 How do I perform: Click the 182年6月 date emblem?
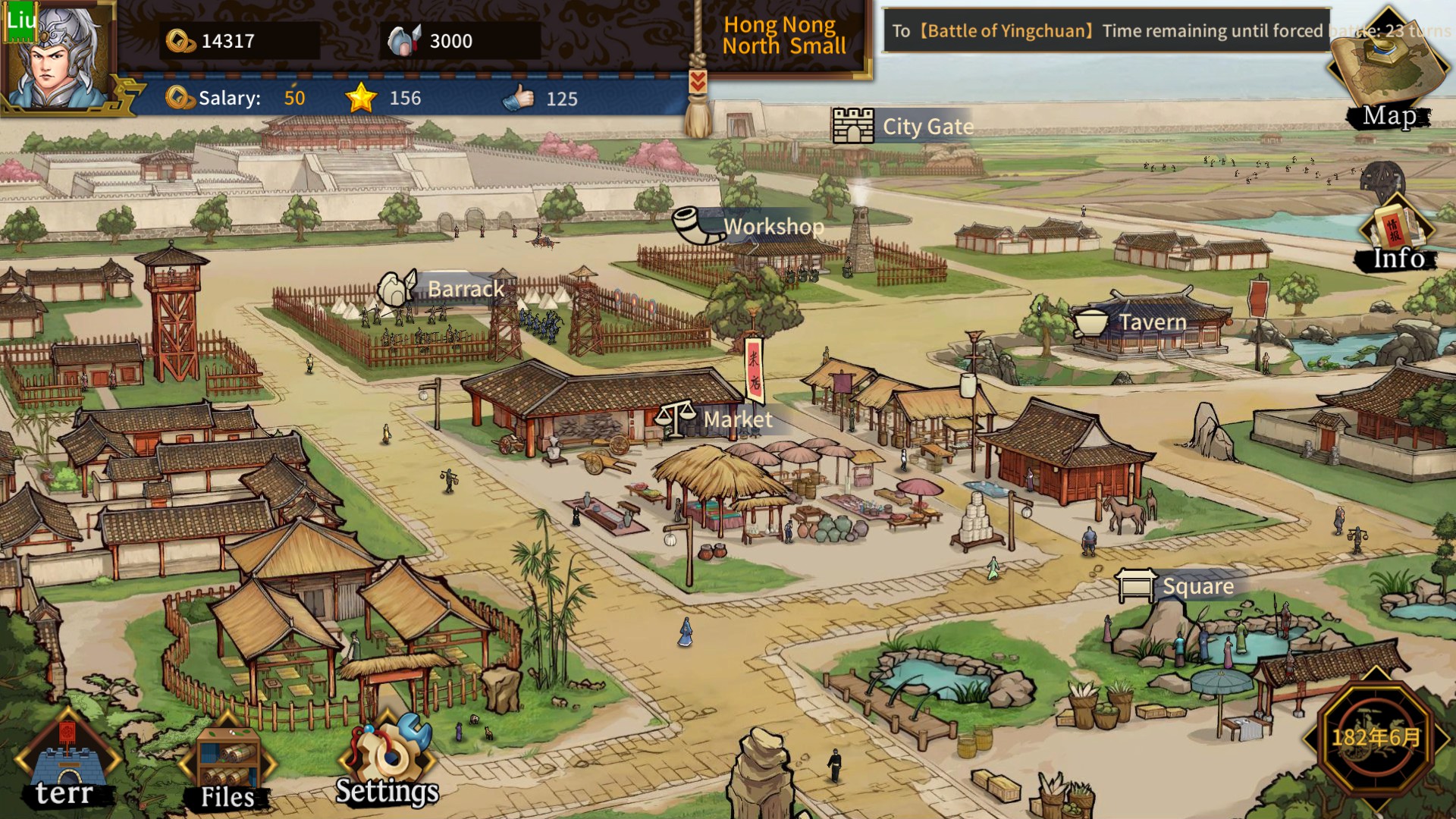point(1376,736)
